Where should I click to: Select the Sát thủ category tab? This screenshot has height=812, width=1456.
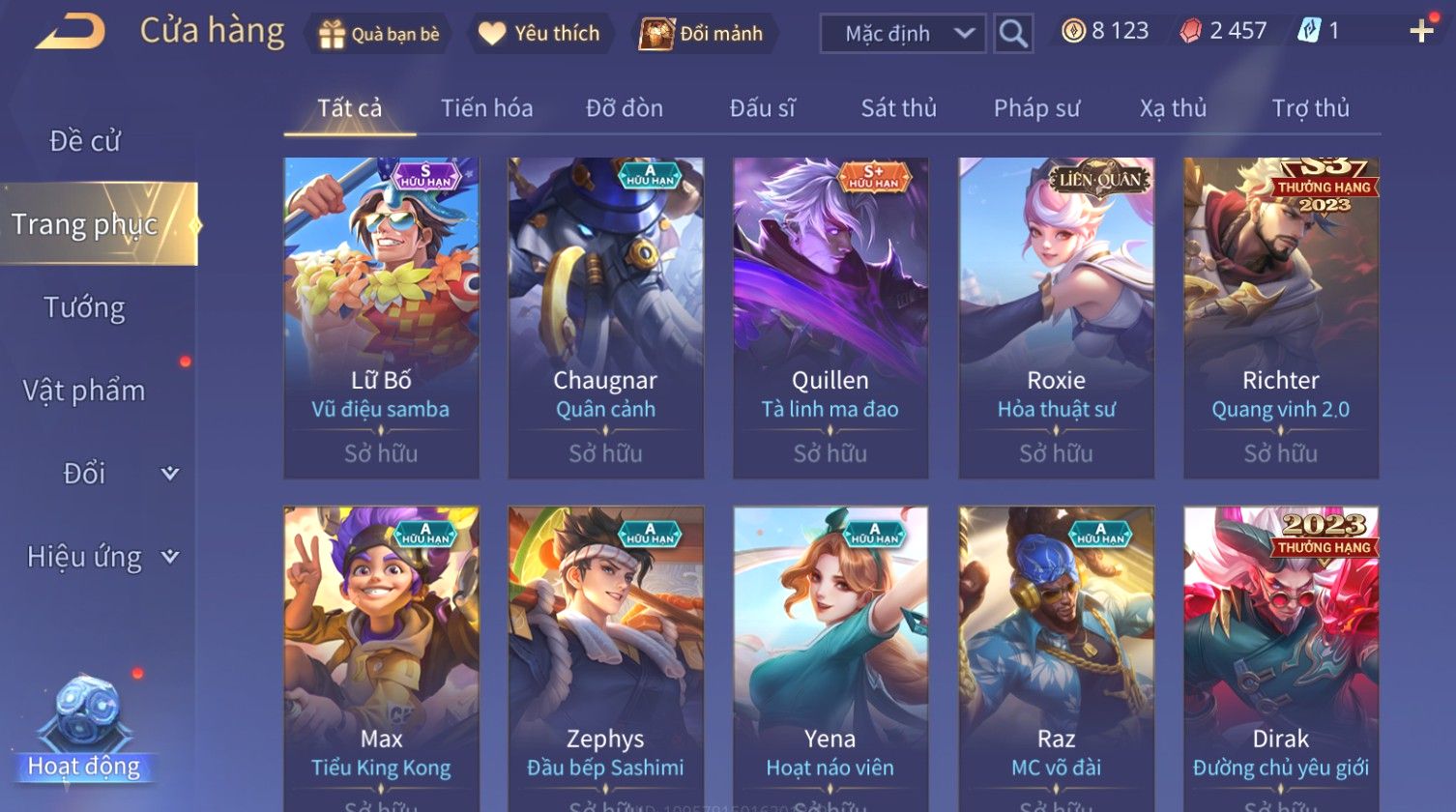click(x=898, y=108)
